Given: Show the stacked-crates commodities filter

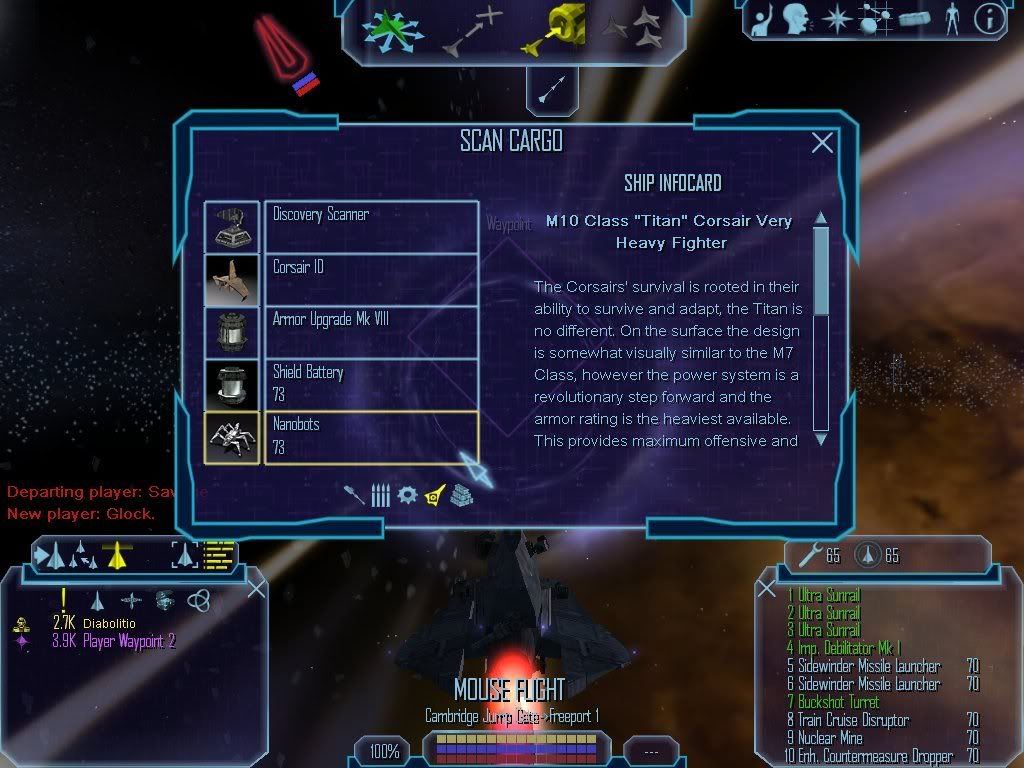Looking at the screenshot, I should point(459,494).
